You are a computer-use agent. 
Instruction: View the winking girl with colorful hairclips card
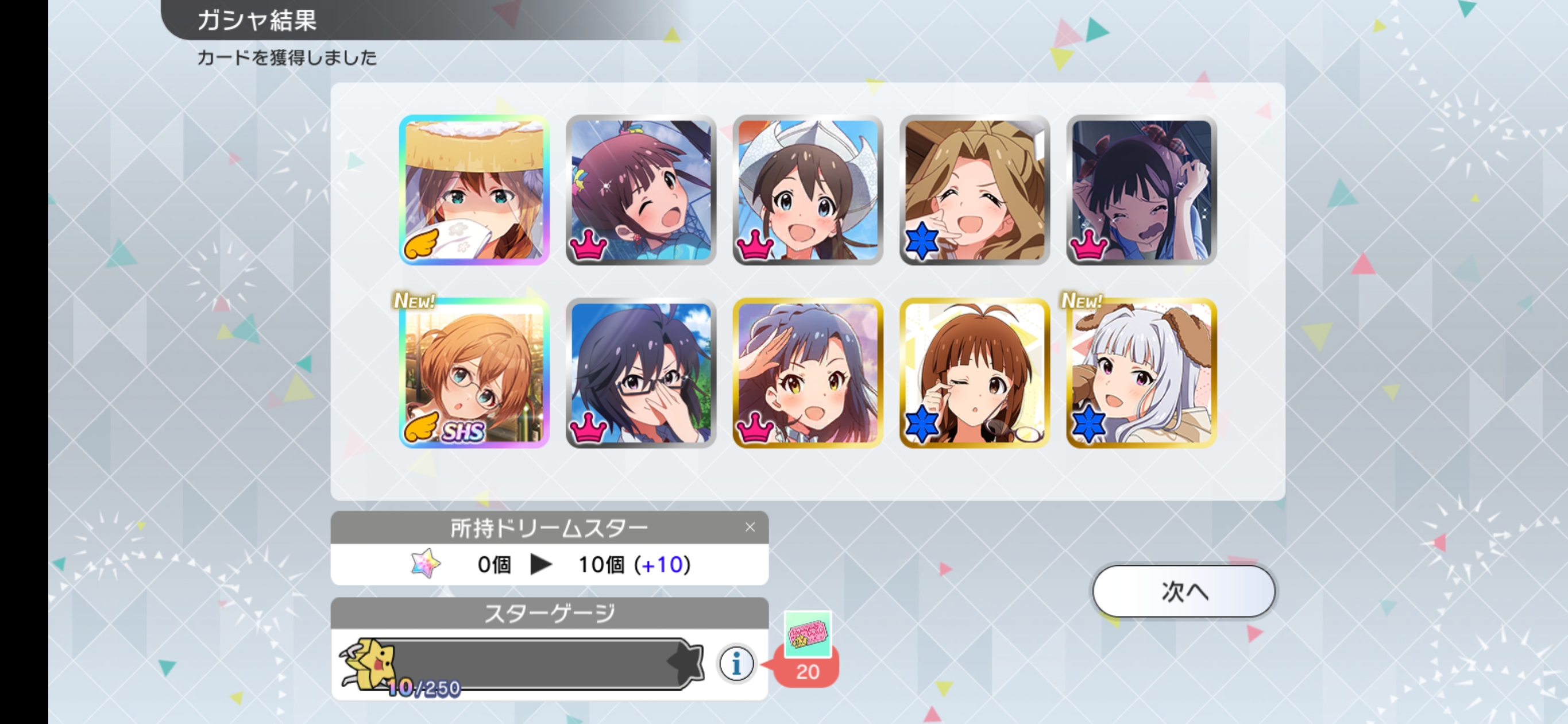640,190
